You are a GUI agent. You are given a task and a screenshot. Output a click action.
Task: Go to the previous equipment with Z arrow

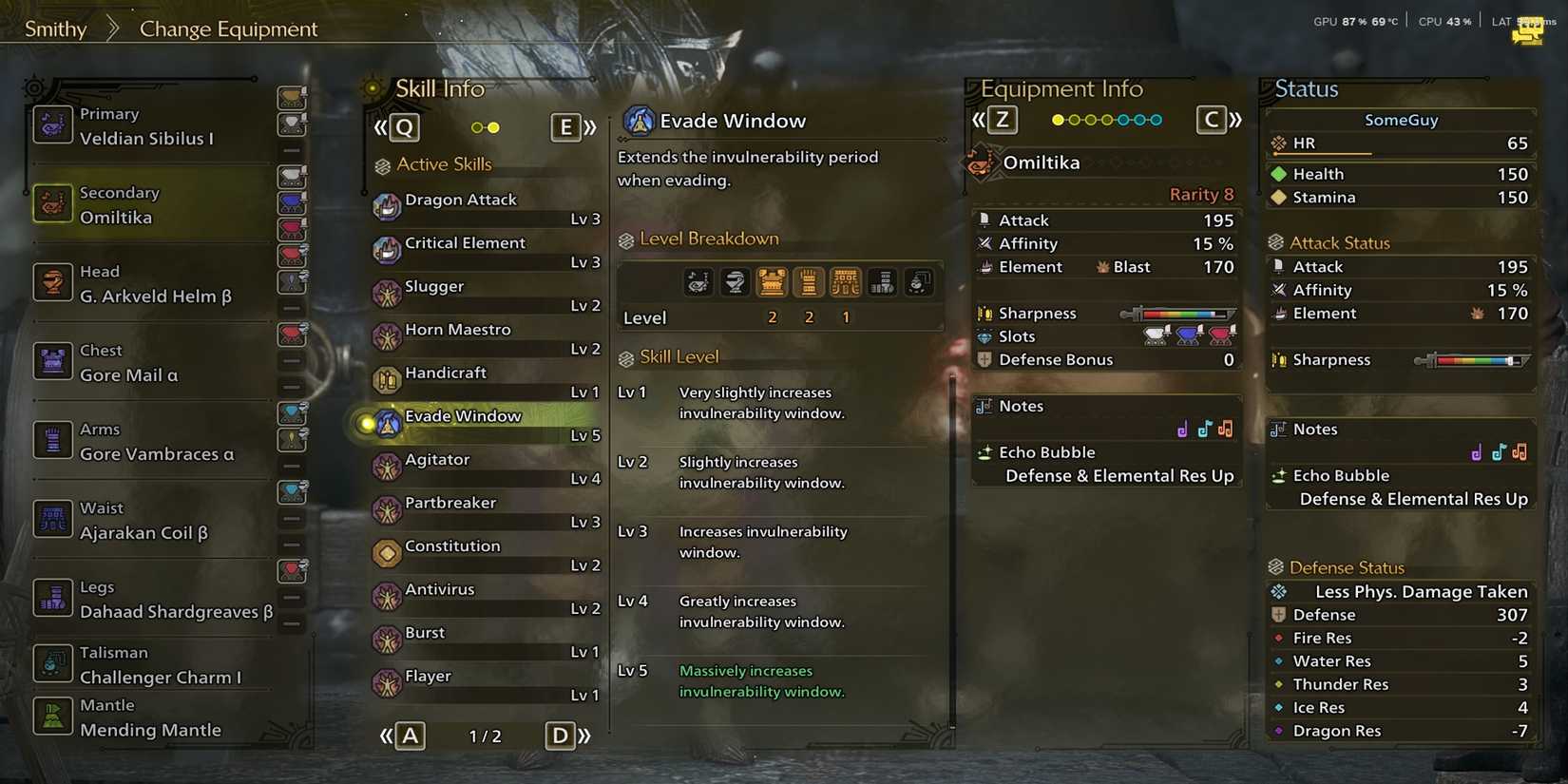tap(1003, 120)
